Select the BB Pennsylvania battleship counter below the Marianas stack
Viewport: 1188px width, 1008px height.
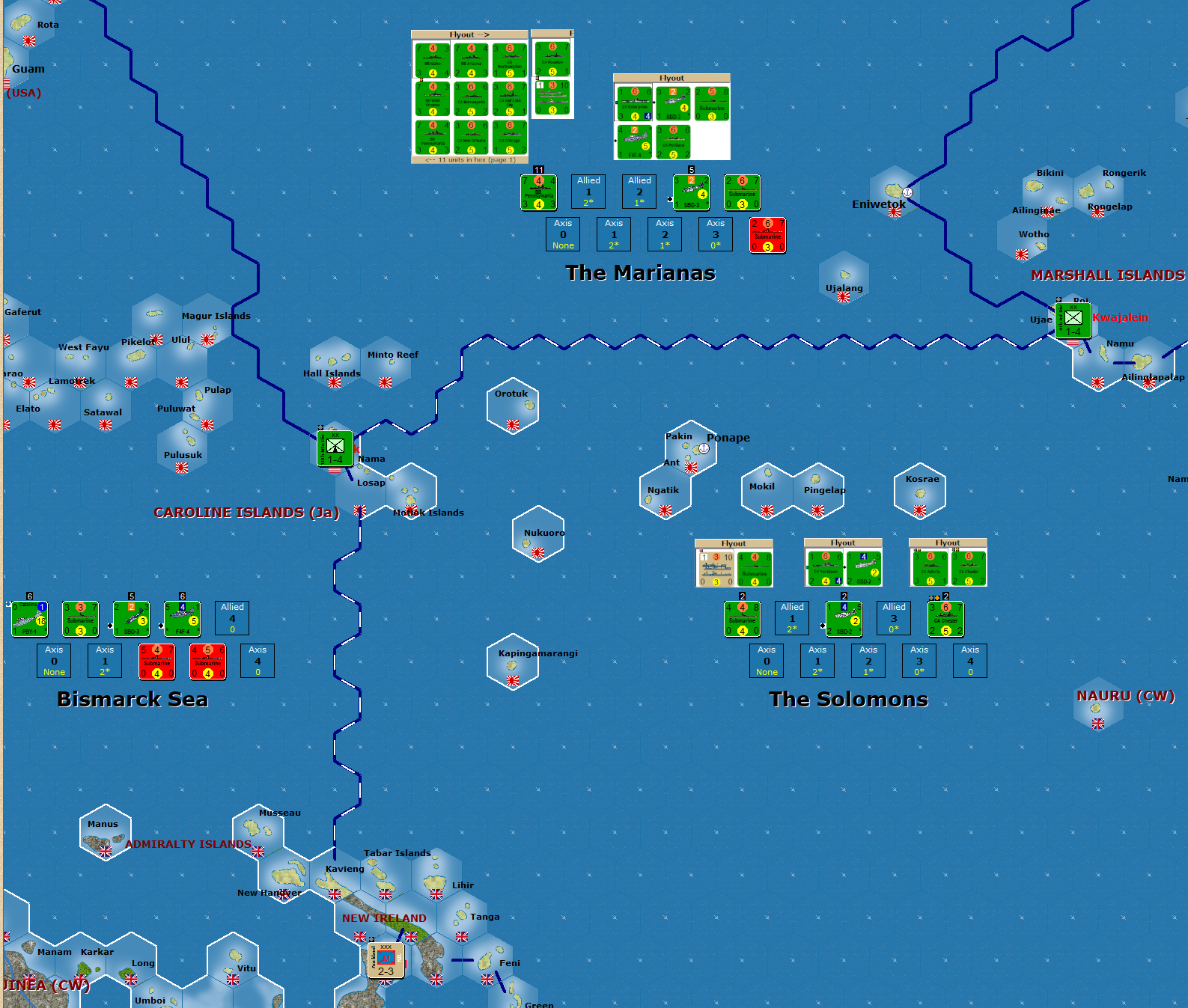point(538,192)
